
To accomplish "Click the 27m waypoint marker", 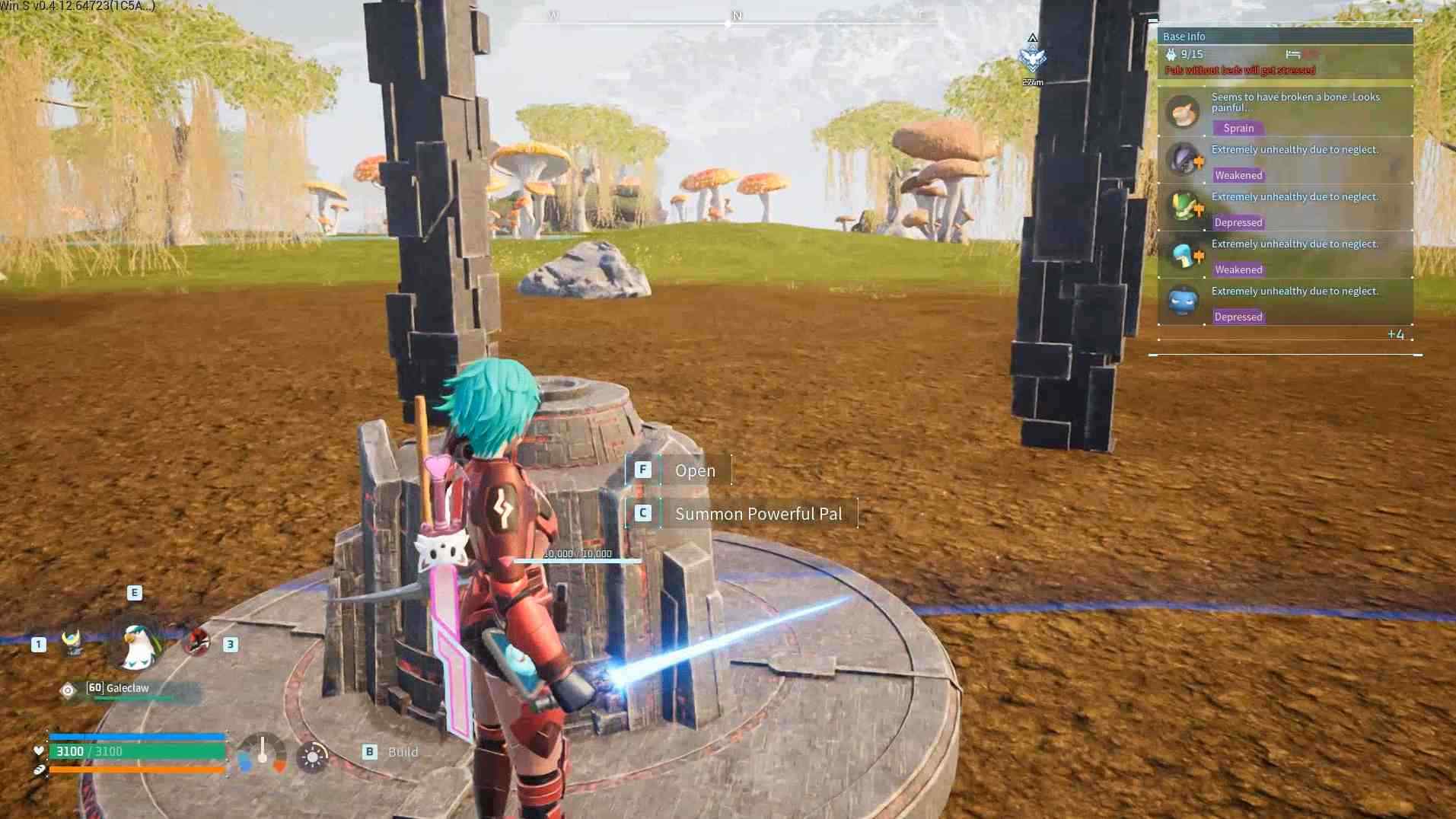I will click(1032, 58).
